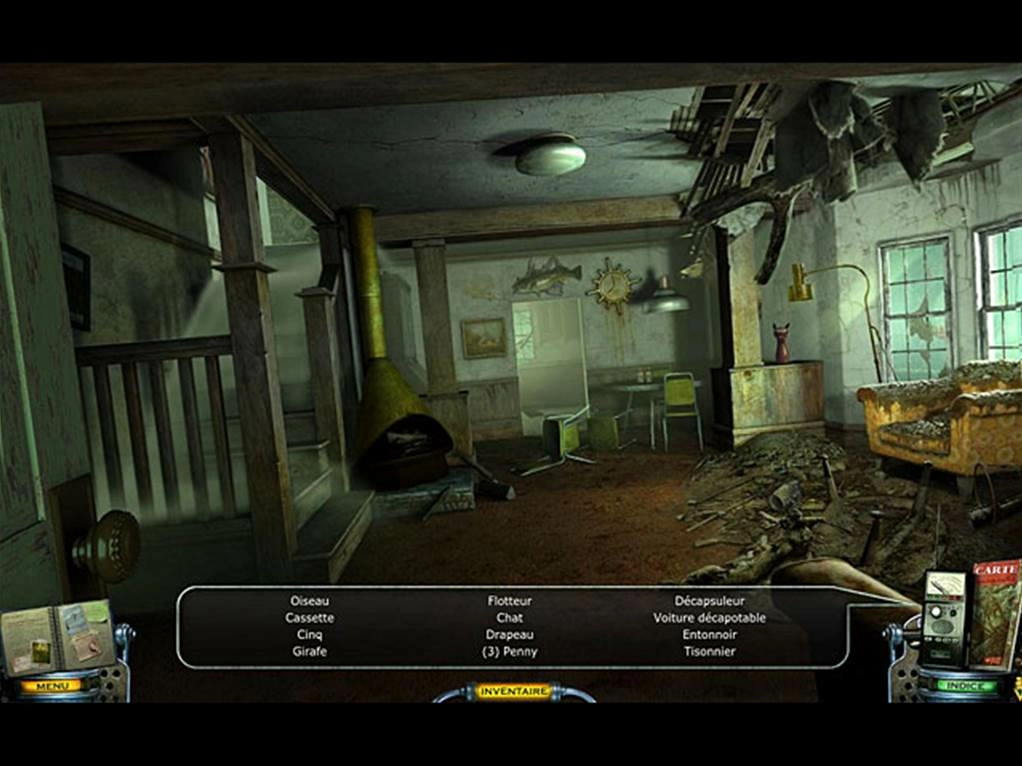1022x766 pixels.
Task: Open the journal notebook icon
Action: pyautogui.click(x=57, y=636)
